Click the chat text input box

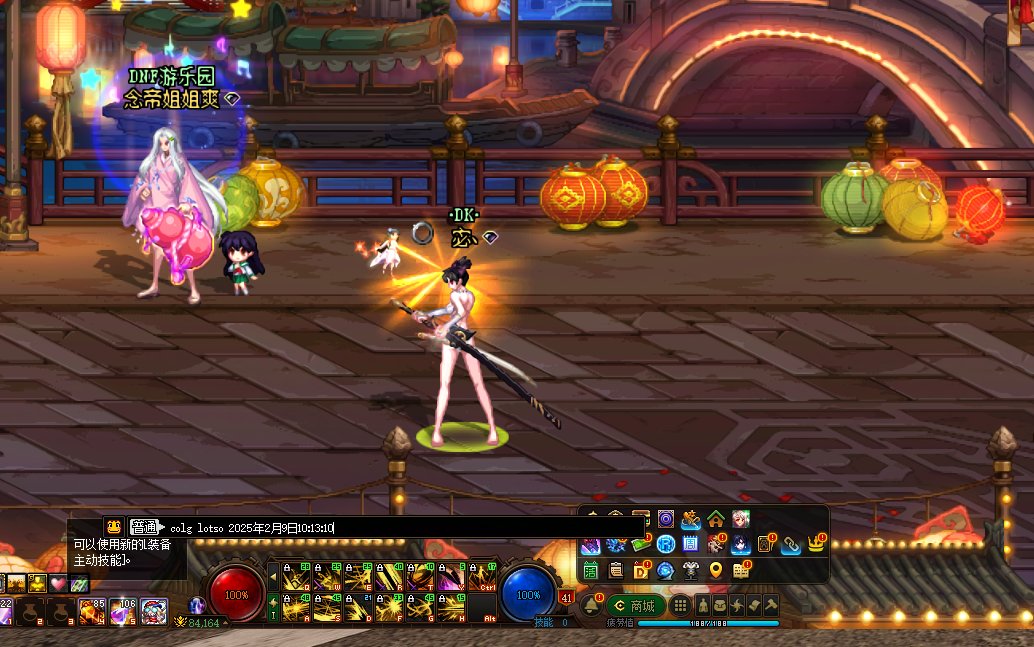pyautogui.click(x=400, y=527)
